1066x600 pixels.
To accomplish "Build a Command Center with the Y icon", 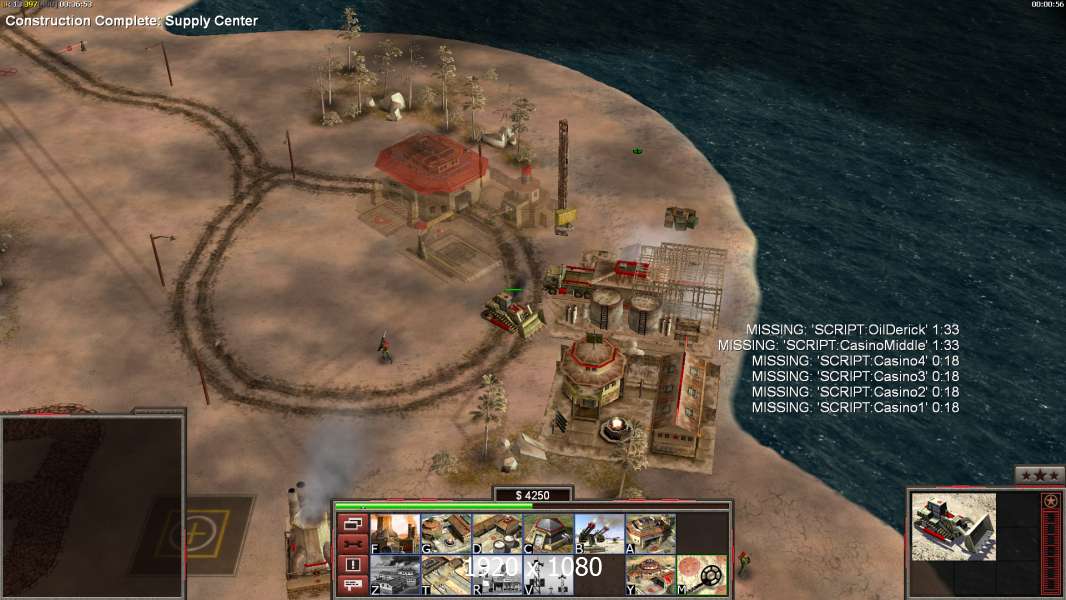I will click(650, 575).
